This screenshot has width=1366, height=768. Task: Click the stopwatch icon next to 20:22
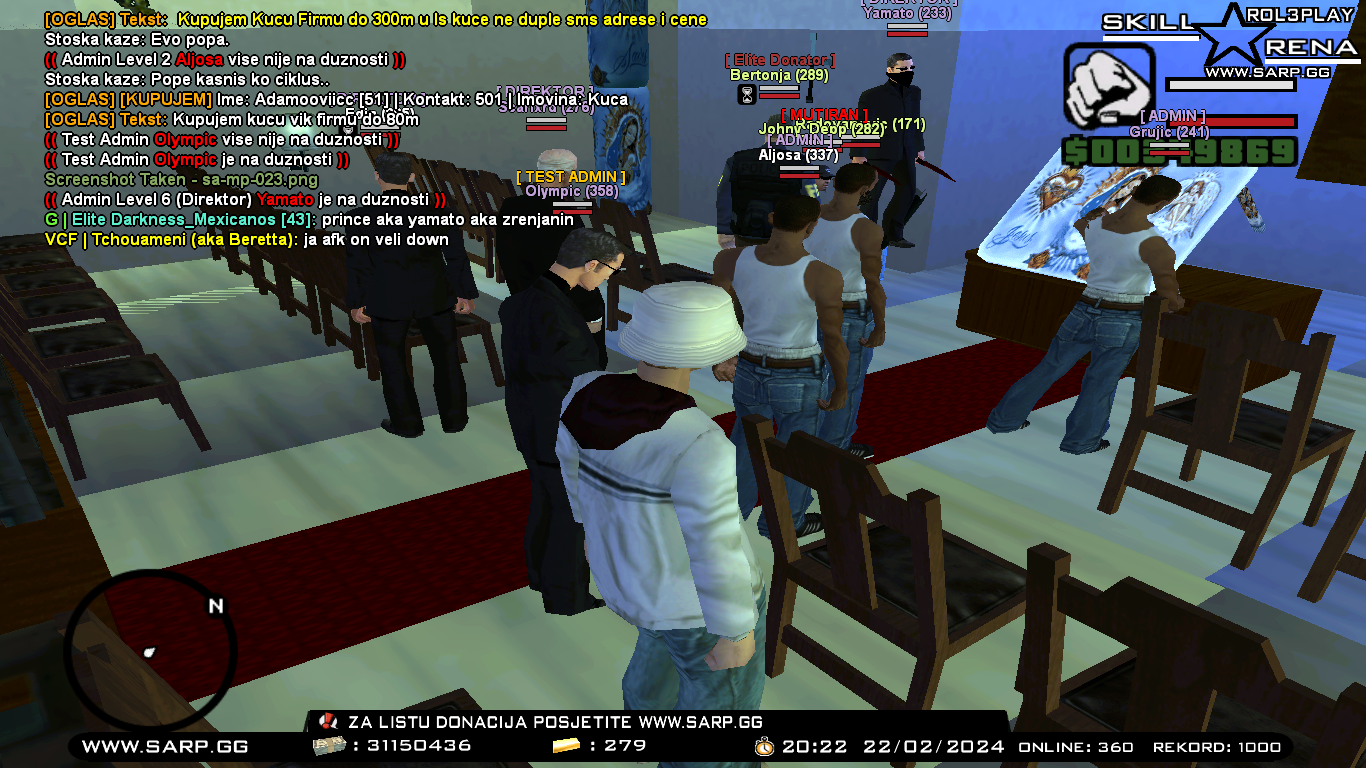pos(761,745)
